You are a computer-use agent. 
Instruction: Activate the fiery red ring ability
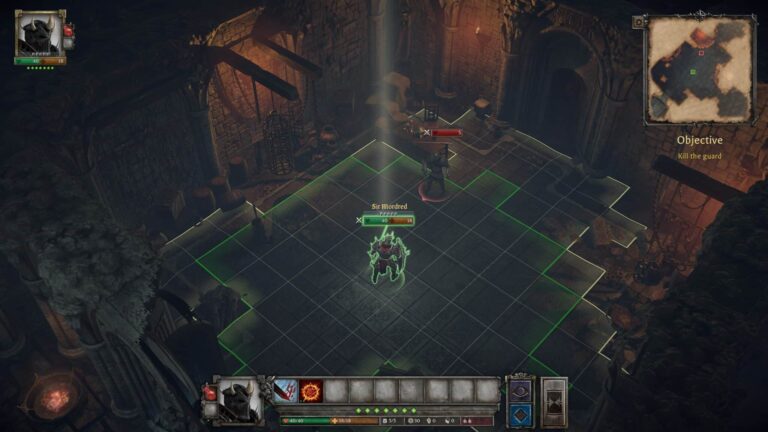point(311,390)
